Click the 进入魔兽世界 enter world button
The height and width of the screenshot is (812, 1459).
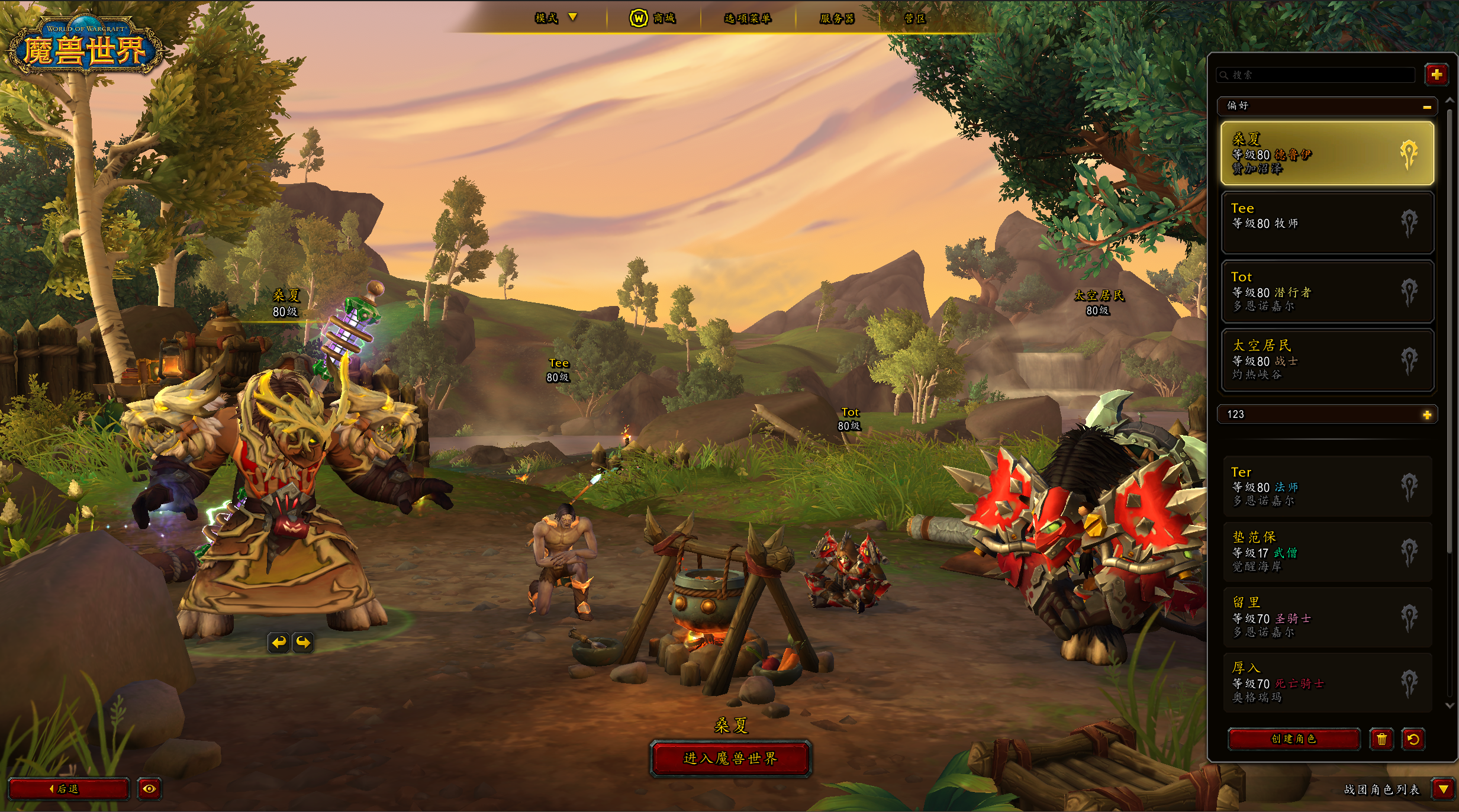pyautogui.click(x=730, y=759)
